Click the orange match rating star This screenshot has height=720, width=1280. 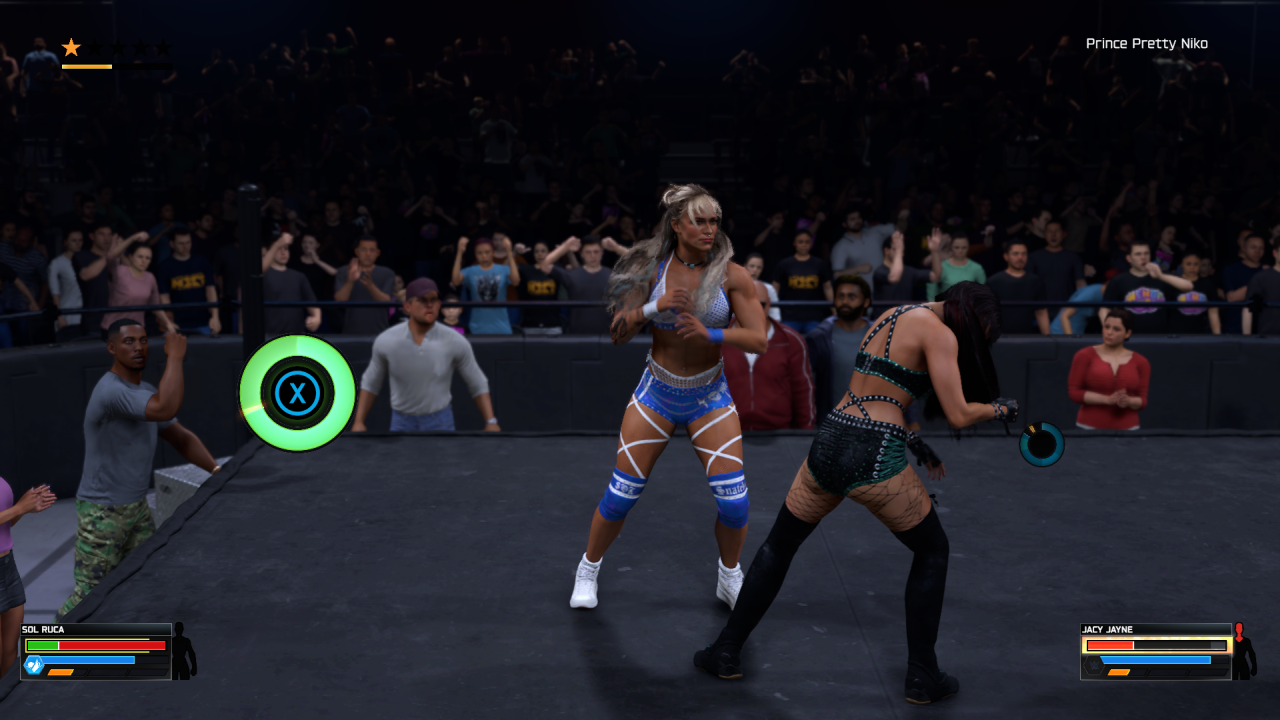[71, 47]
